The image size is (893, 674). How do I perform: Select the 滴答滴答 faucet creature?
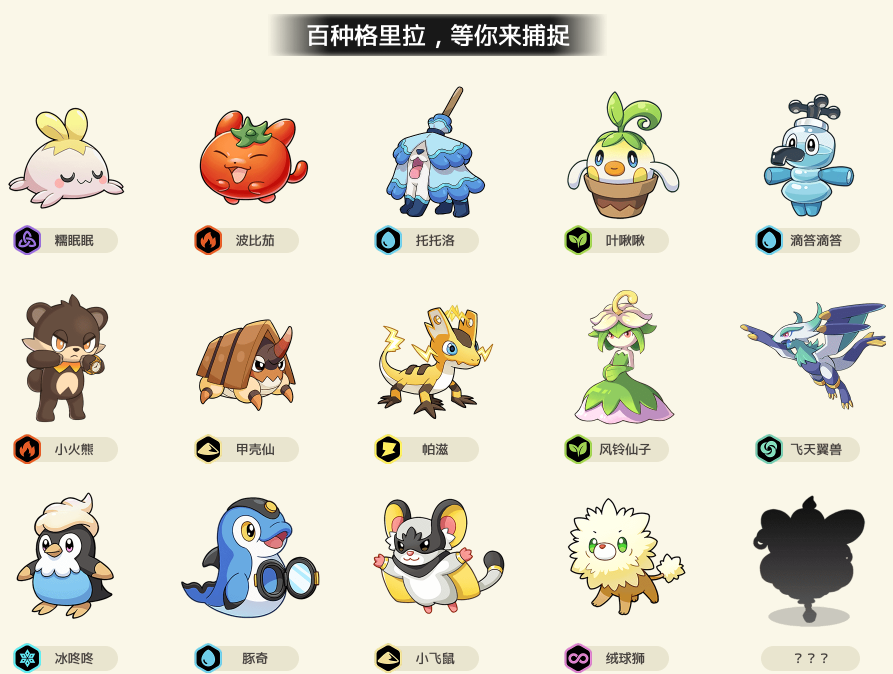tap(808, 156)
